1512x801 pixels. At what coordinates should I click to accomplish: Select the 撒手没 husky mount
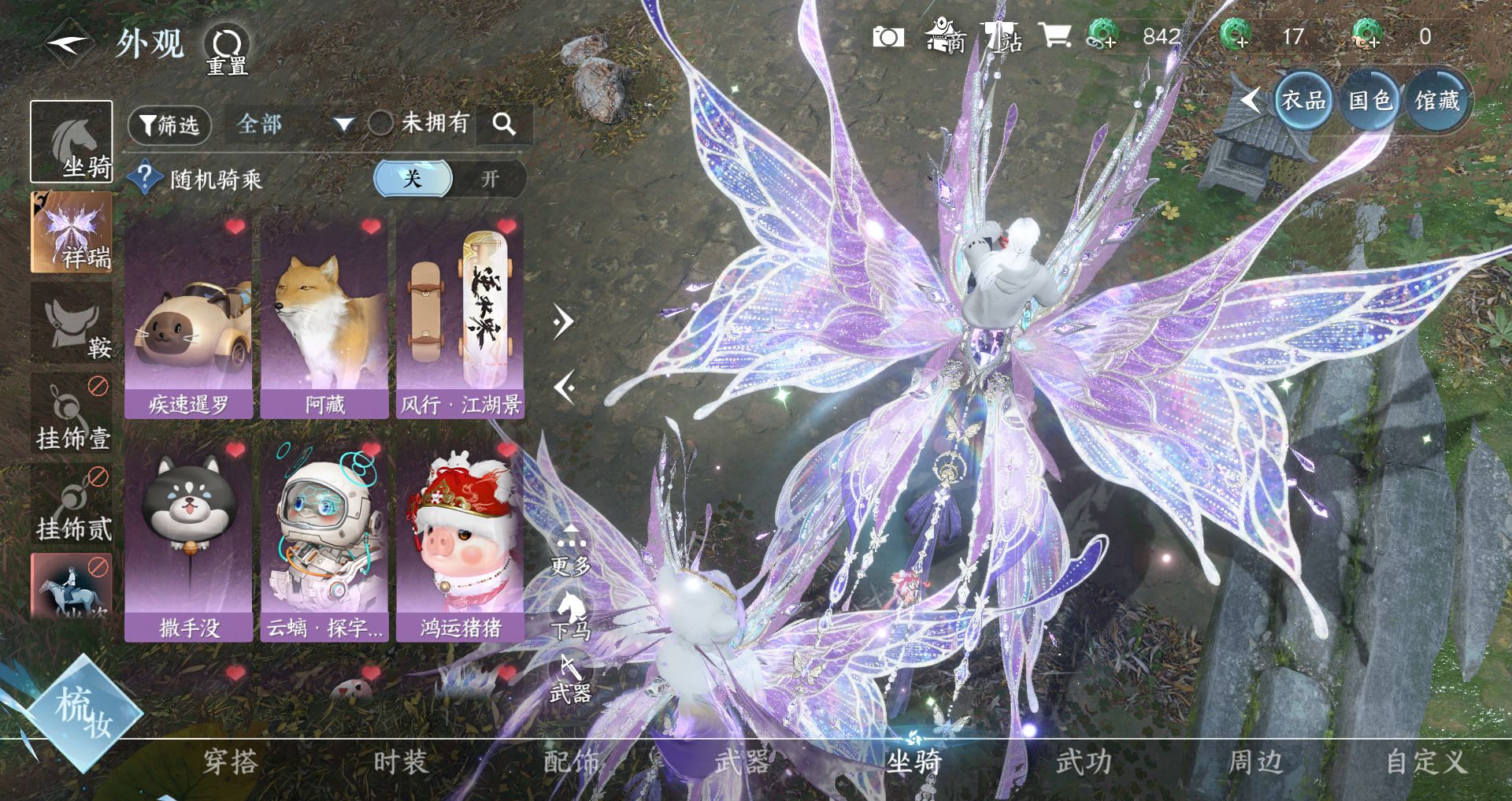(189, 540)
